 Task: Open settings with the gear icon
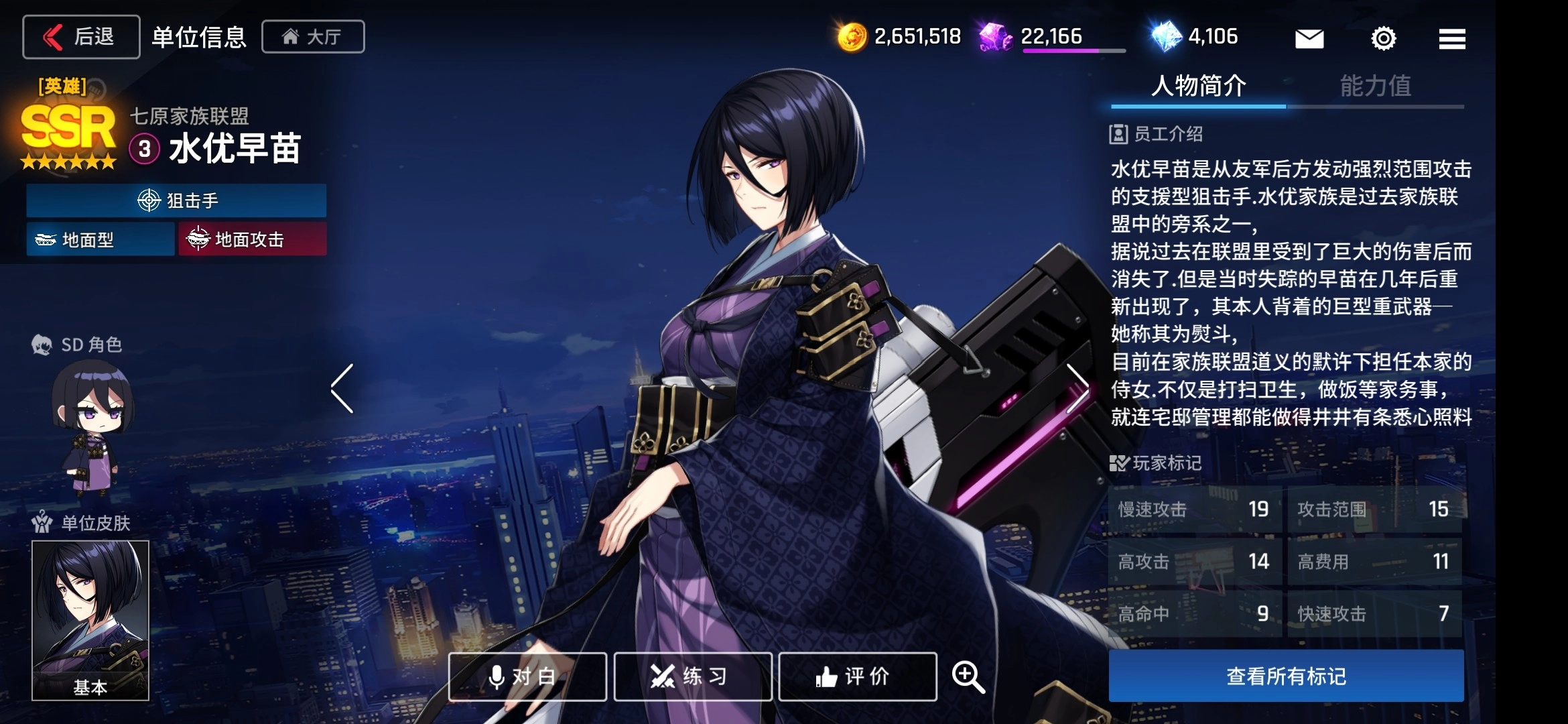tap(1383, 39)
